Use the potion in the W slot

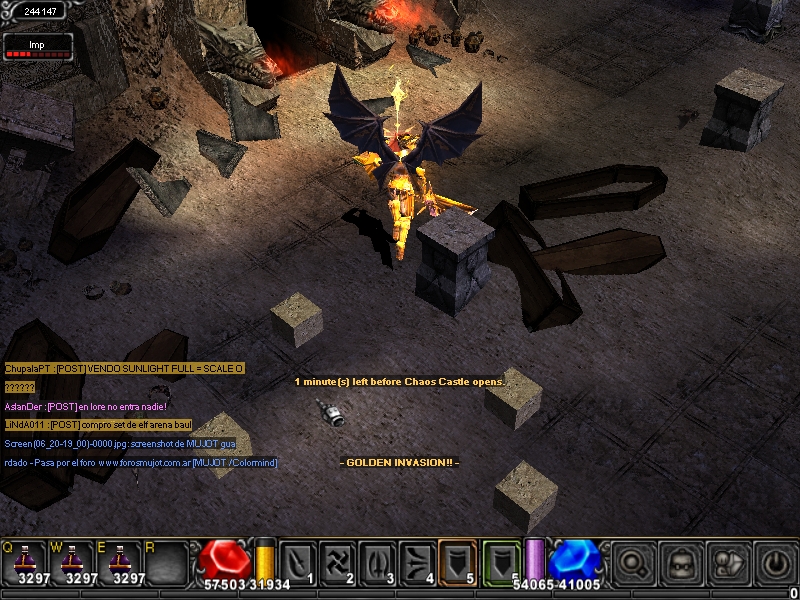click(74, 562)
